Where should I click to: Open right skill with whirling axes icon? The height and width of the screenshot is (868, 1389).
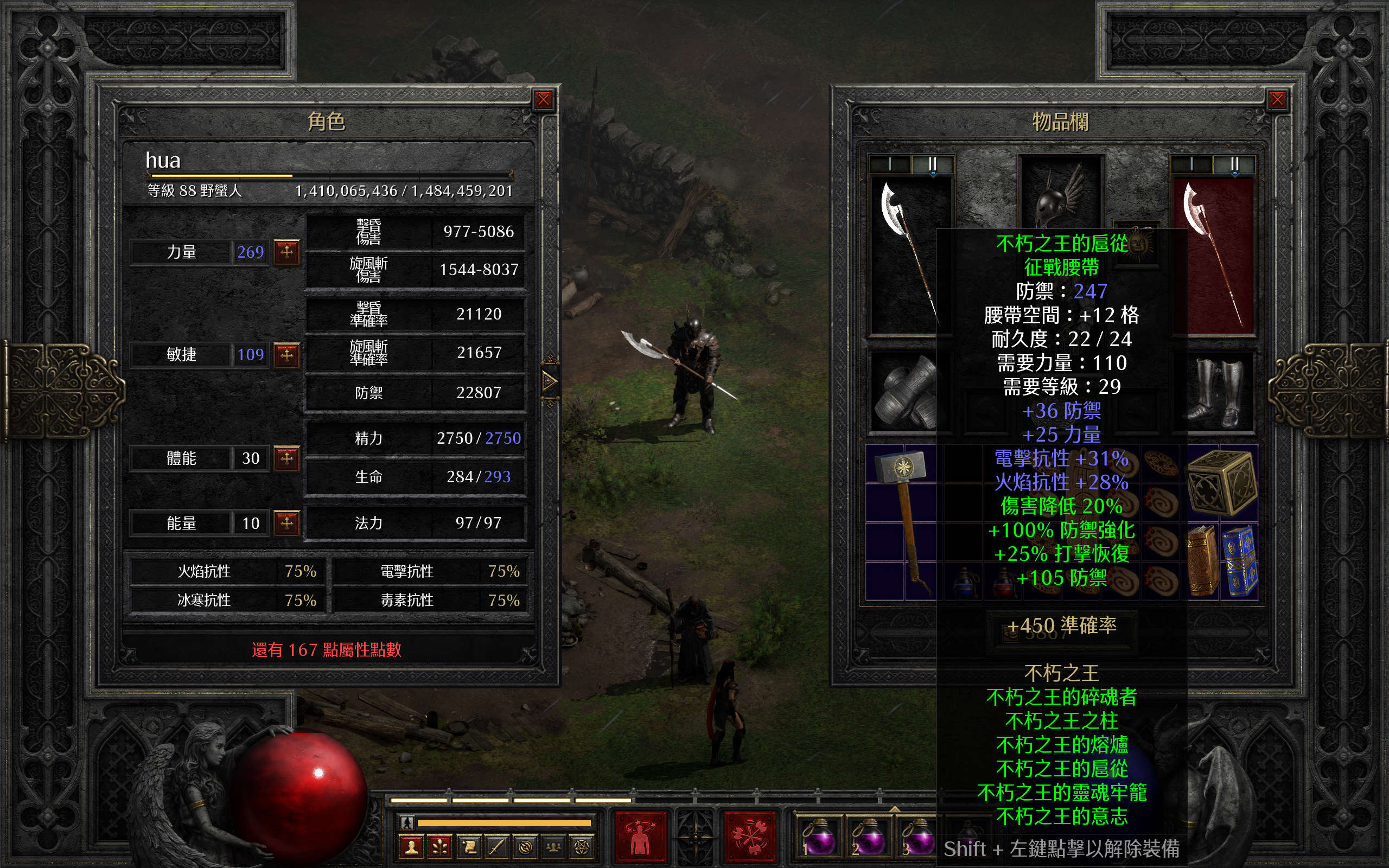pyautogui.click(x=750, y=838)
